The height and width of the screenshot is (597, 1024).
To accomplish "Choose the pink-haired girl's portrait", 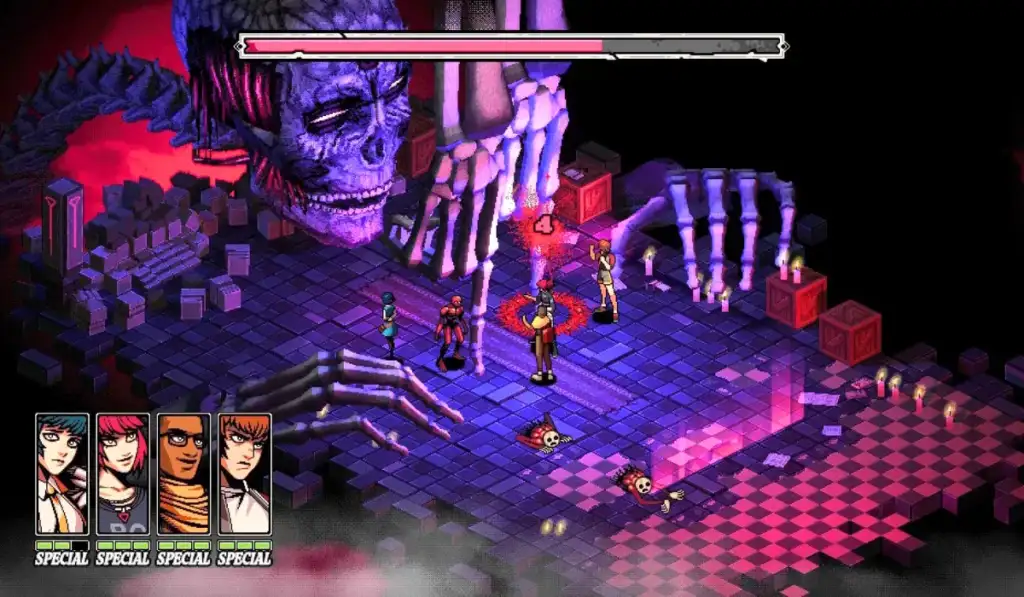I will pos(123,474).
